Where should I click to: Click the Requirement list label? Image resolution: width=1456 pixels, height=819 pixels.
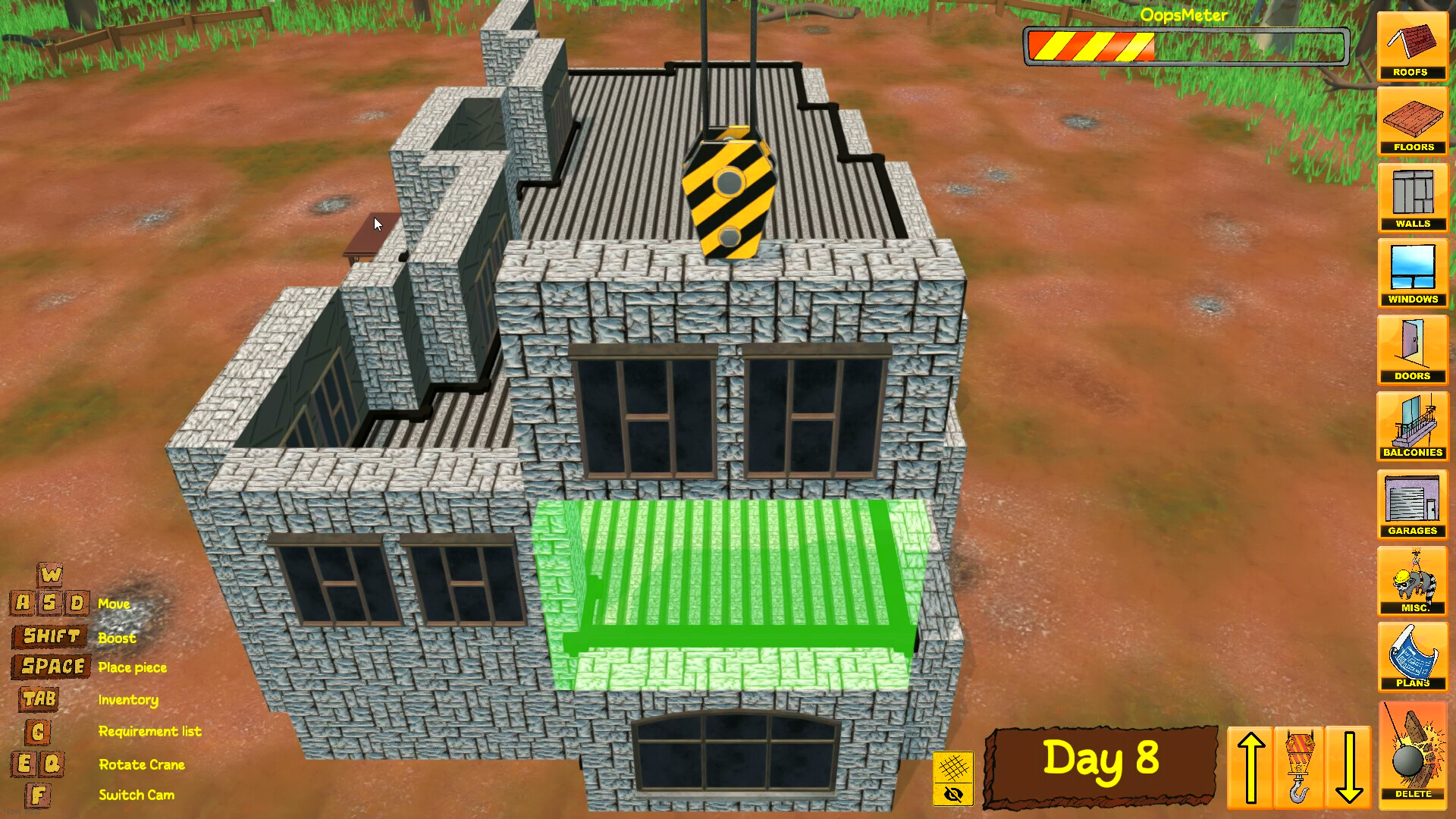click(x=149, y=731)
